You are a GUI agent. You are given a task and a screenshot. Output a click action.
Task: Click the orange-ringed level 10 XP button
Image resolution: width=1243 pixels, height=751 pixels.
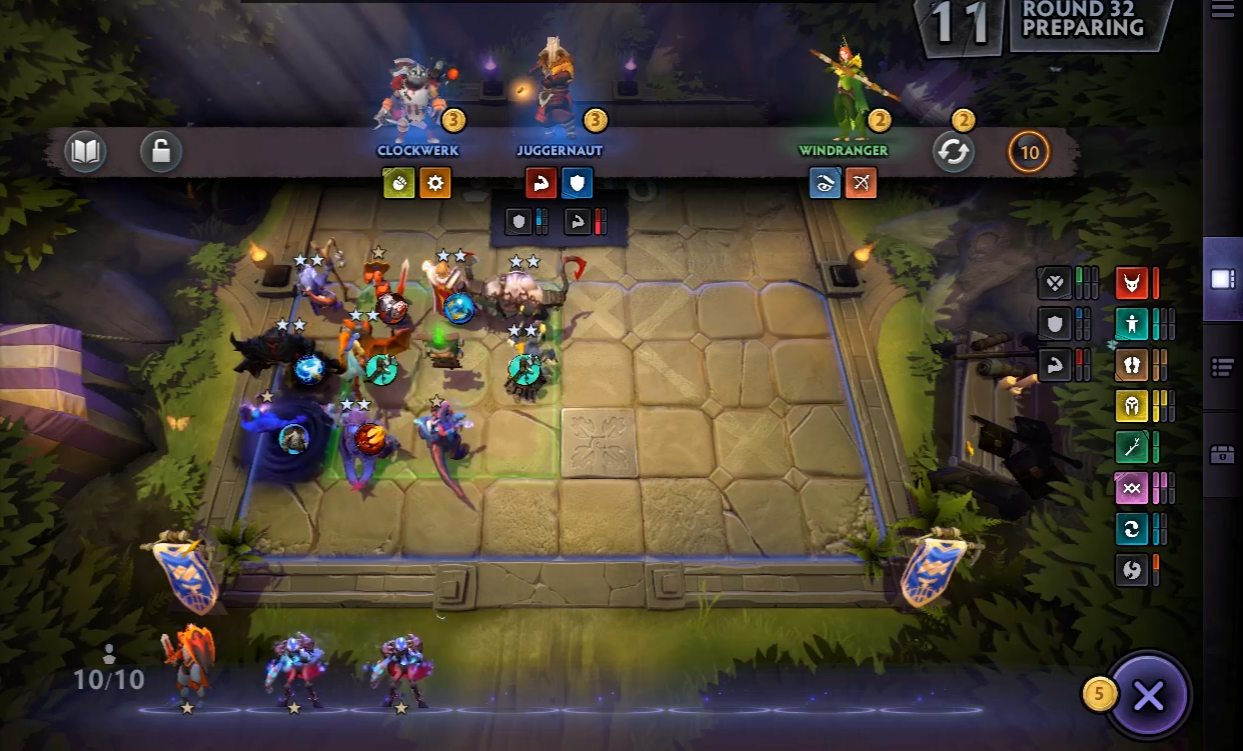coord(1029,153)
